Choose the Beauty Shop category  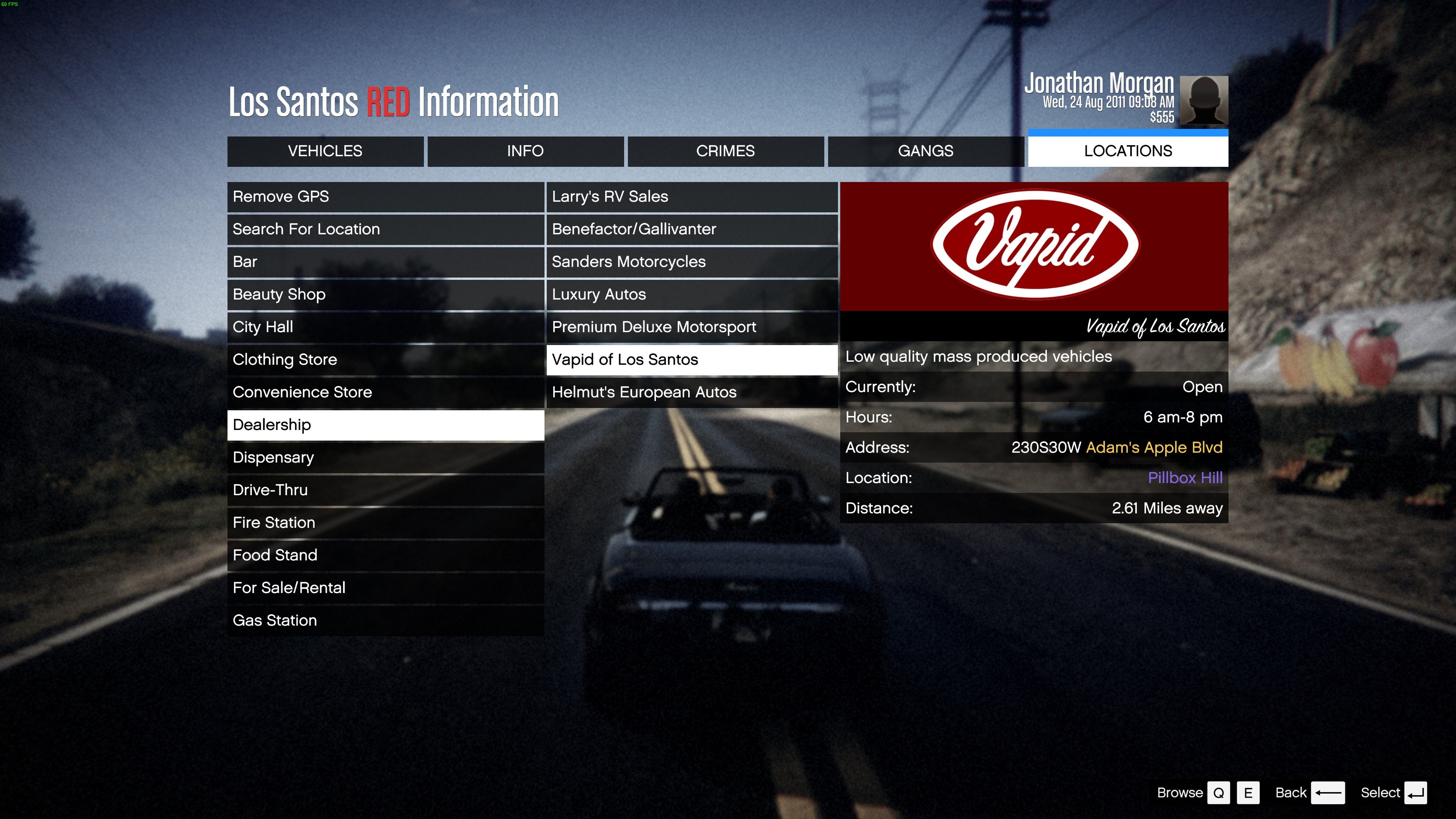point(386,295)
